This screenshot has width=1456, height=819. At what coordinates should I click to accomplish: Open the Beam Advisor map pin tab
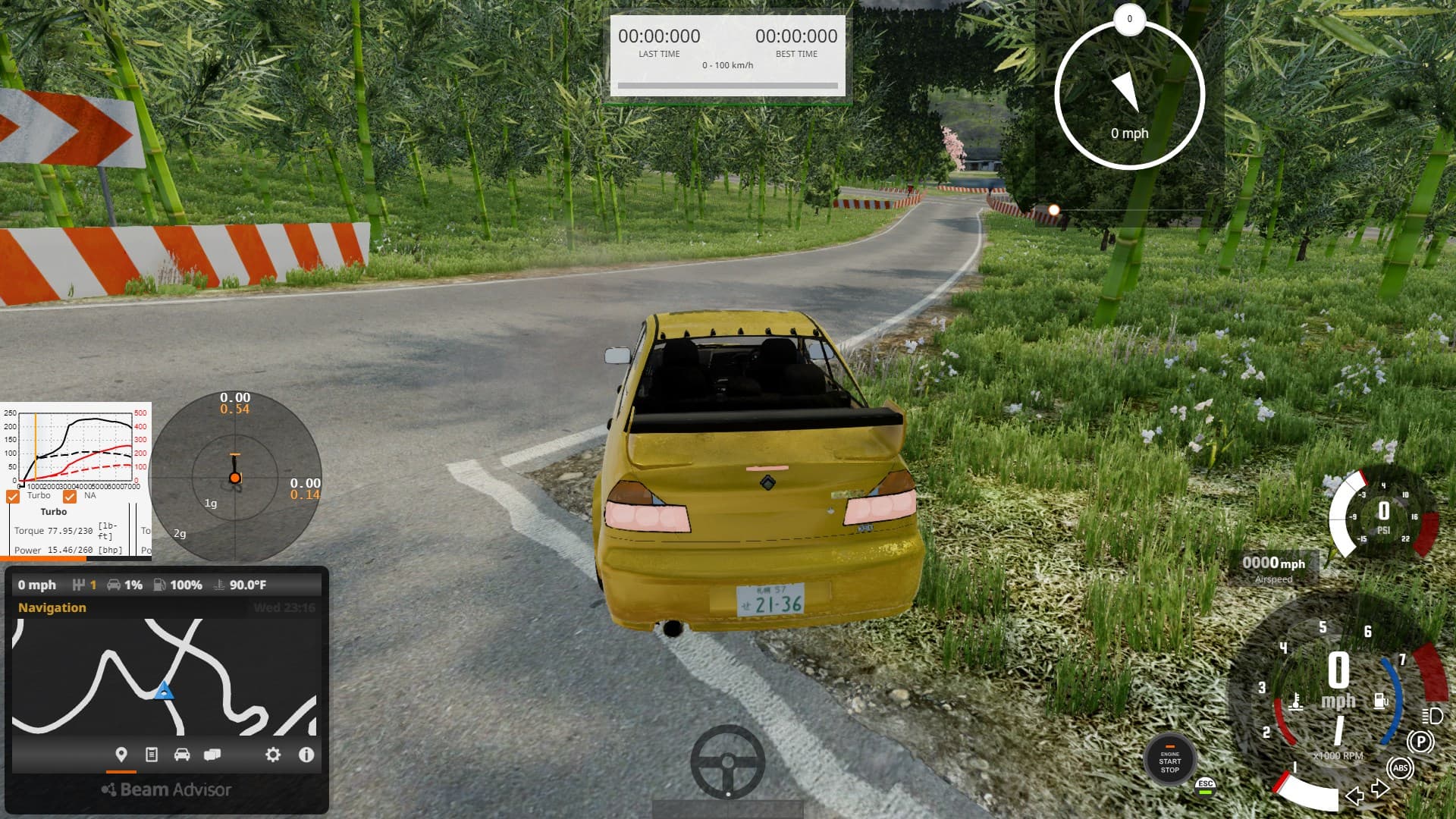pos(121,755)
